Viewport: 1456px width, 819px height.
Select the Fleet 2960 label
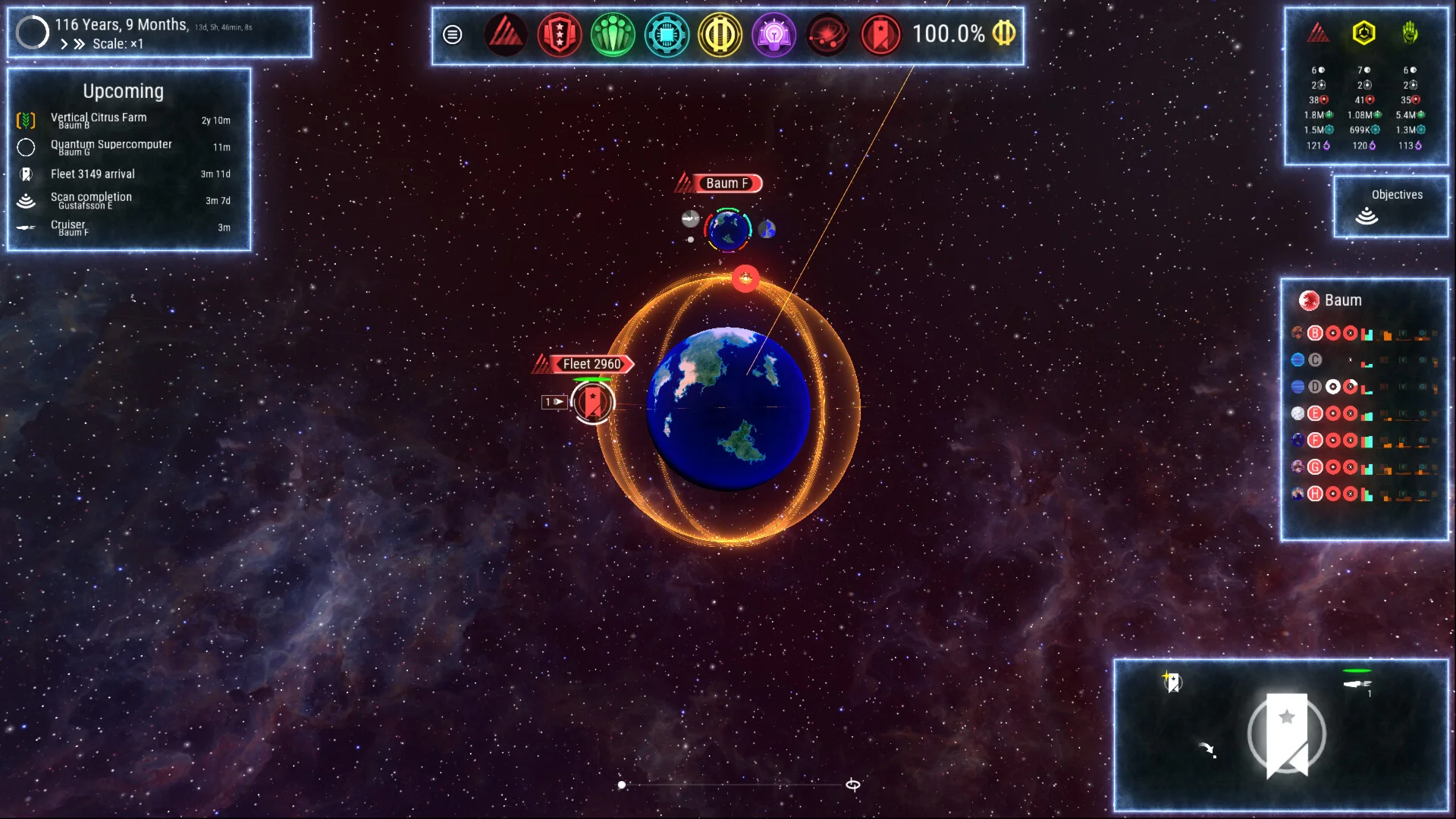pyautogui.click(x=591, y=364)
